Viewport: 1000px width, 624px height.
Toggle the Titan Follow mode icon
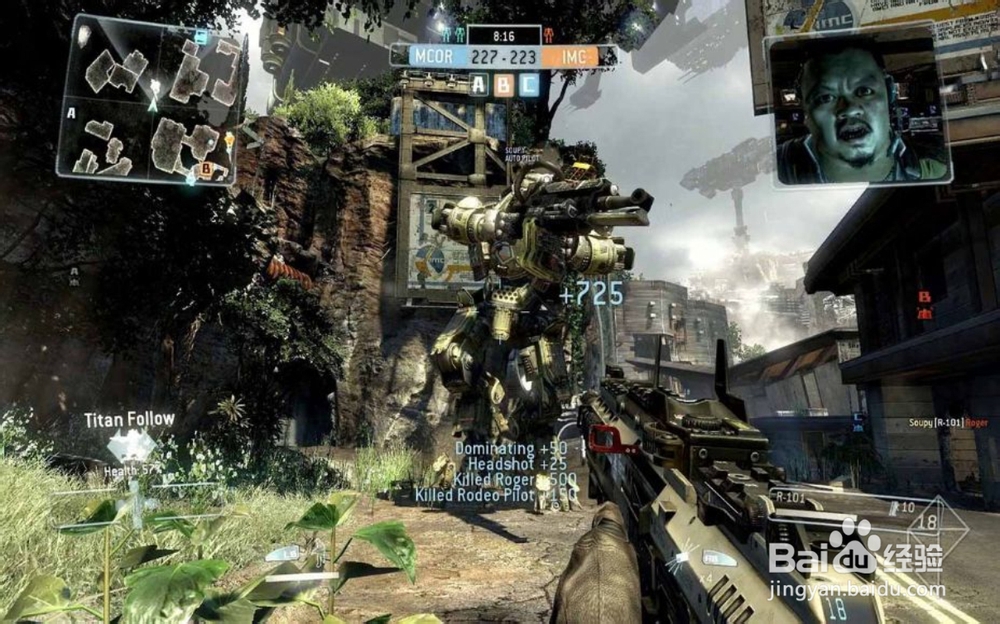pos(131,445)
